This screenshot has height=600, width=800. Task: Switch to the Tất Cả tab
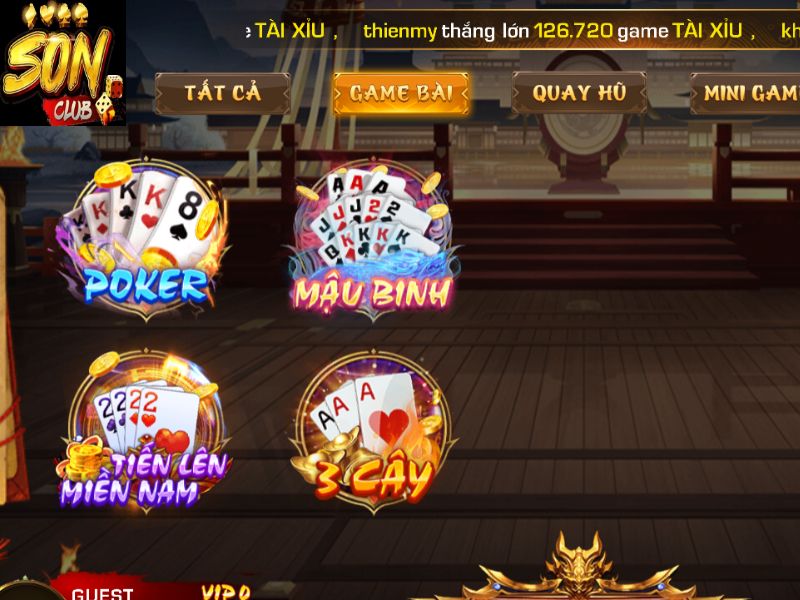click(x=222, y=93)
